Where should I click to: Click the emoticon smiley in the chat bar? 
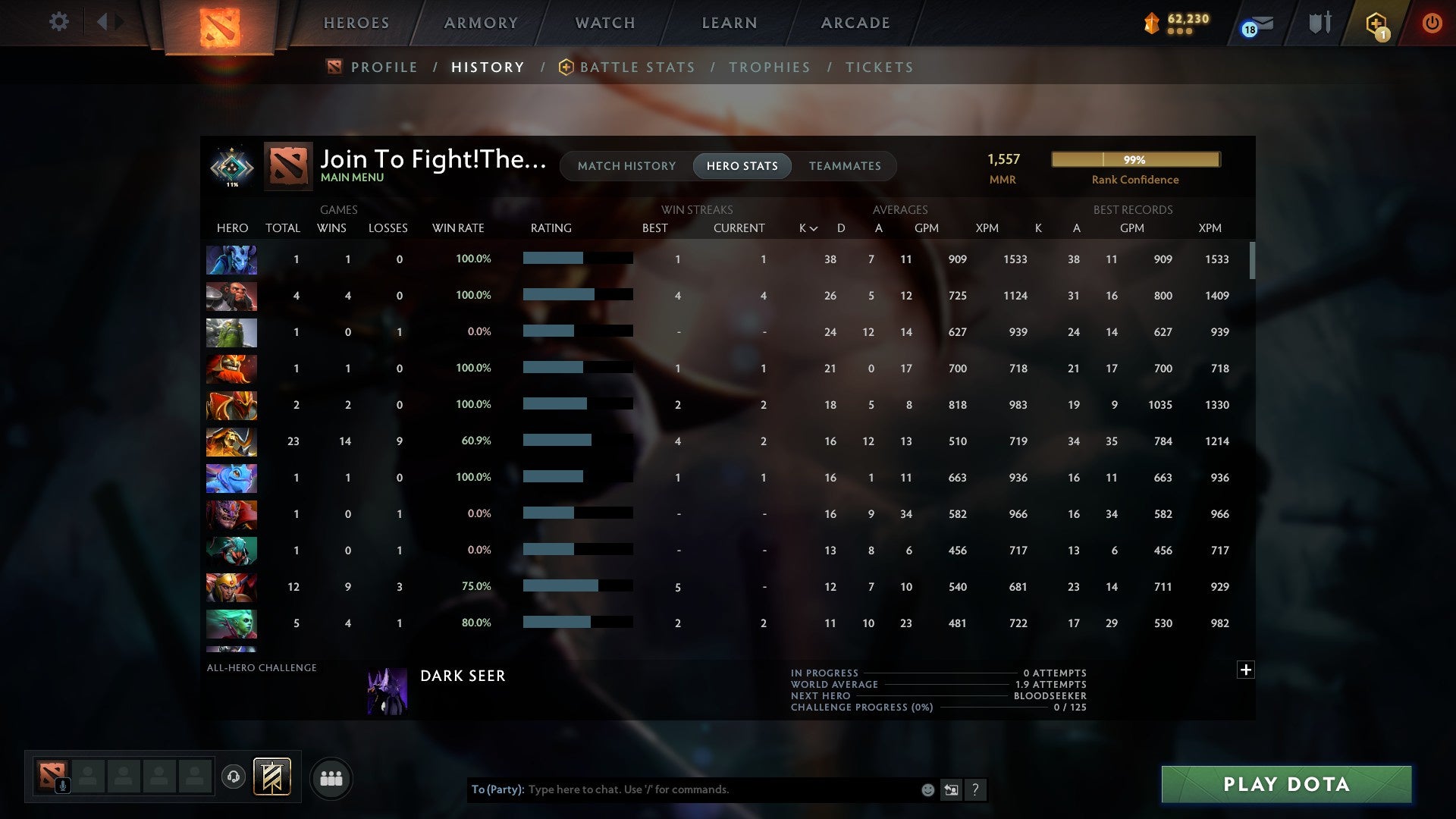click(927, 789)
